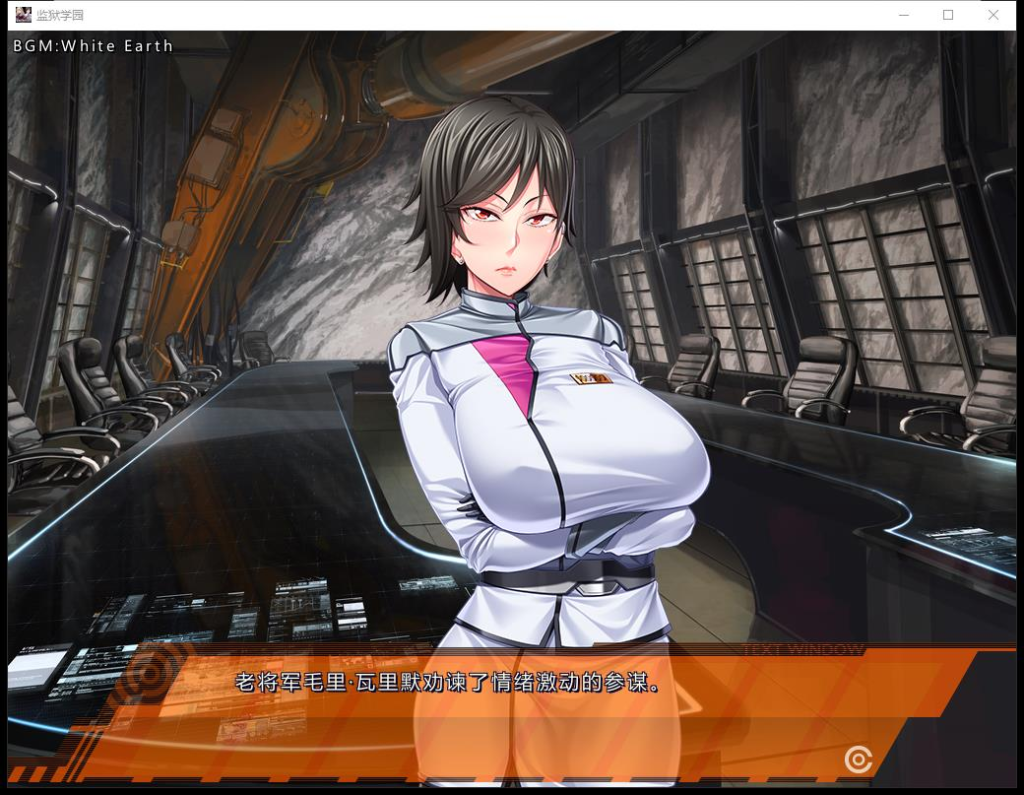Minimize the game window
Image resolution: width=1024 pixels, height=795 pixels.
pos(903,15)
